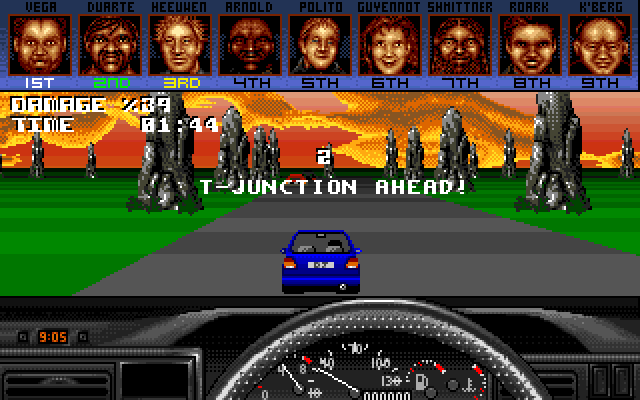Select Vega's driver portrait
Image resolution: width=640 pixels, height=400 pixels.
37,43
